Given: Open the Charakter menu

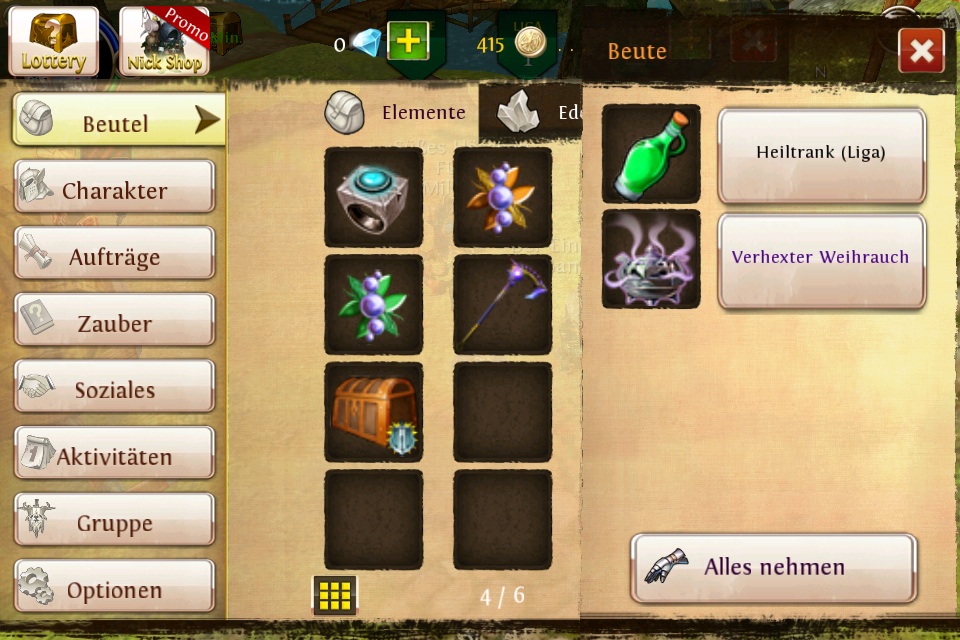Looking at the screenshot, I should click(114, 187).
